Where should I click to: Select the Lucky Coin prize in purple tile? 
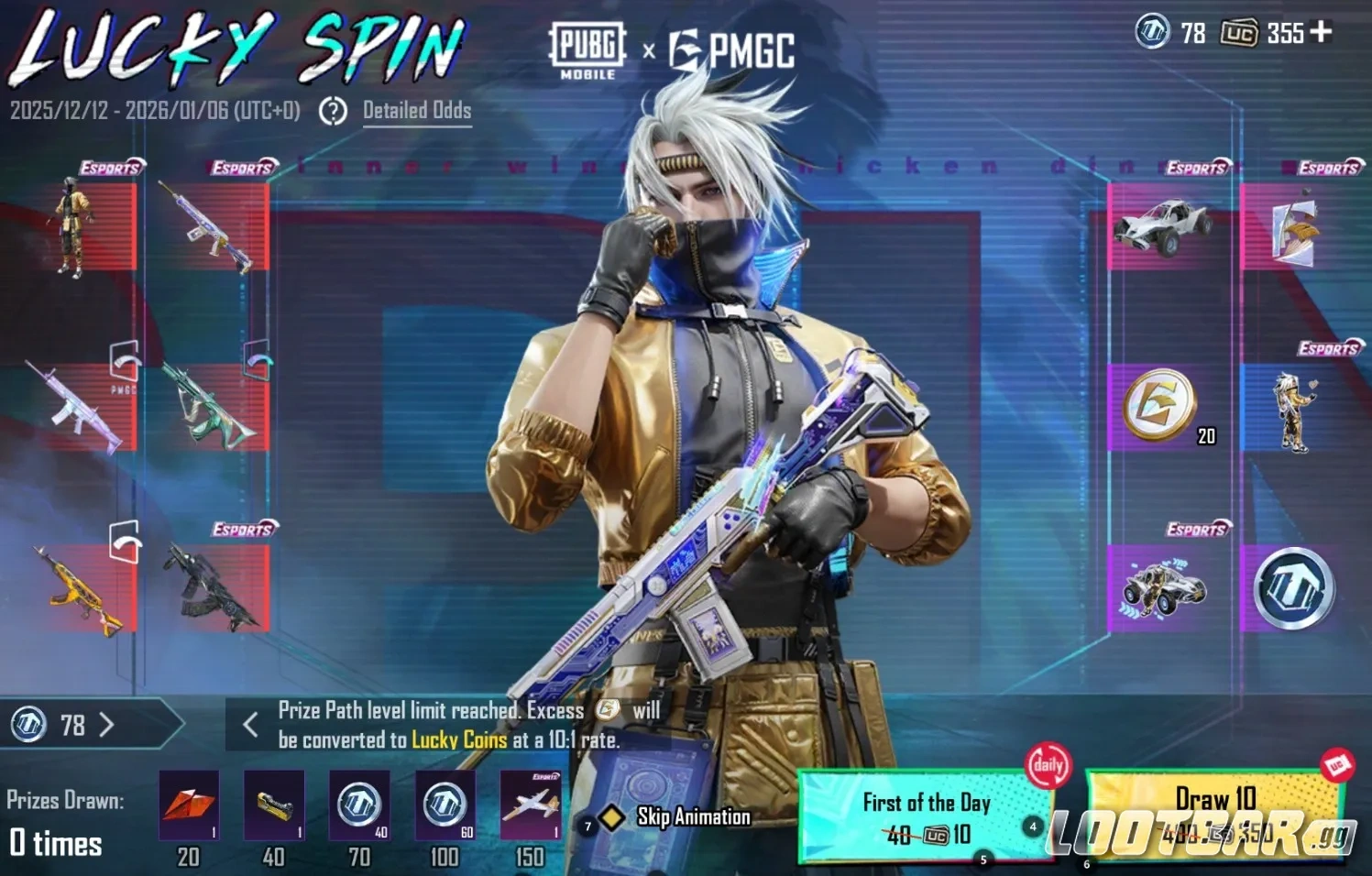tap(1296, 586)
